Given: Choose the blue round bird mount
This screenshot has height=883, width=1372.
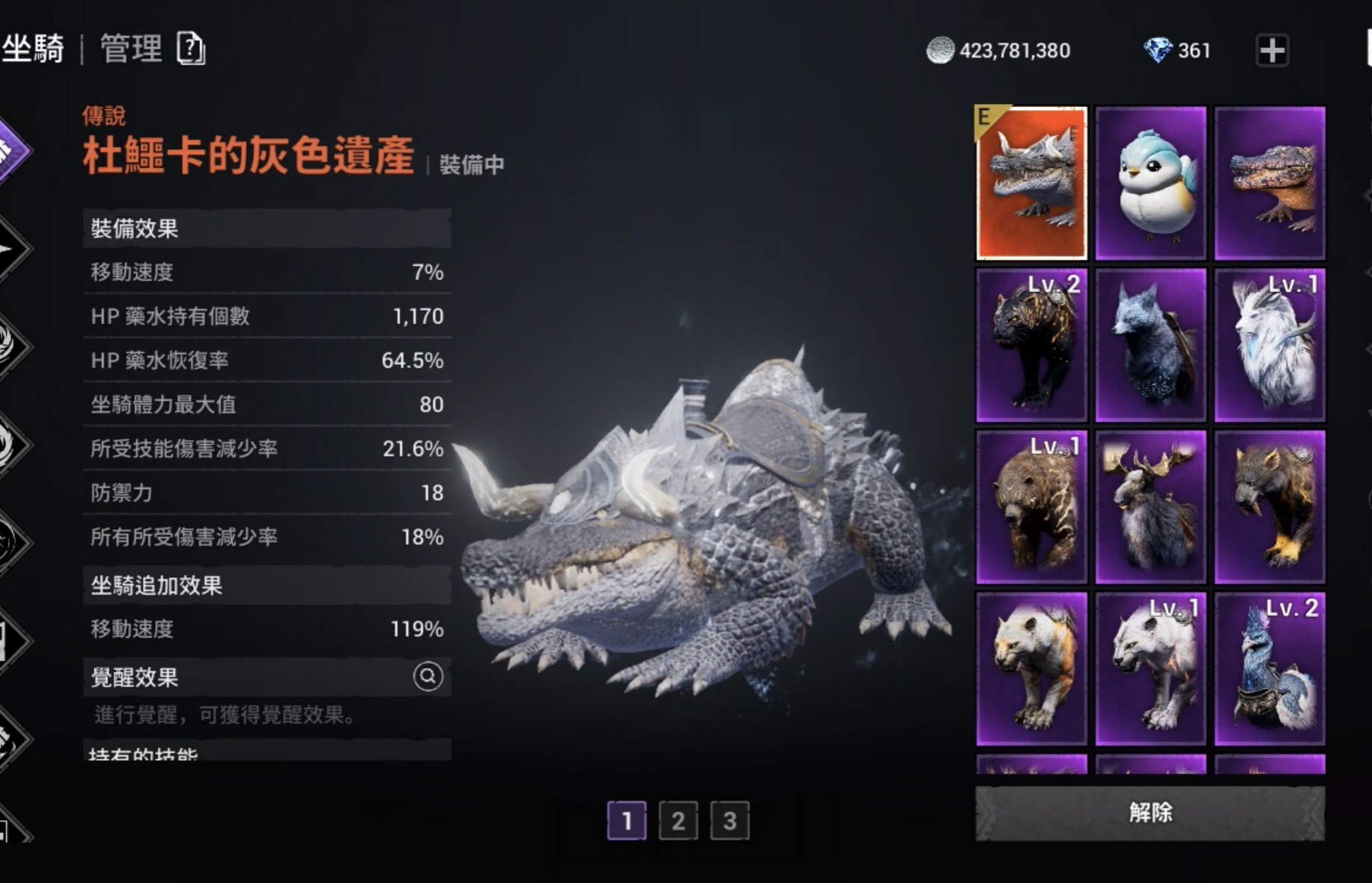Looking at the screenshot, I should tap(1150, 183).
